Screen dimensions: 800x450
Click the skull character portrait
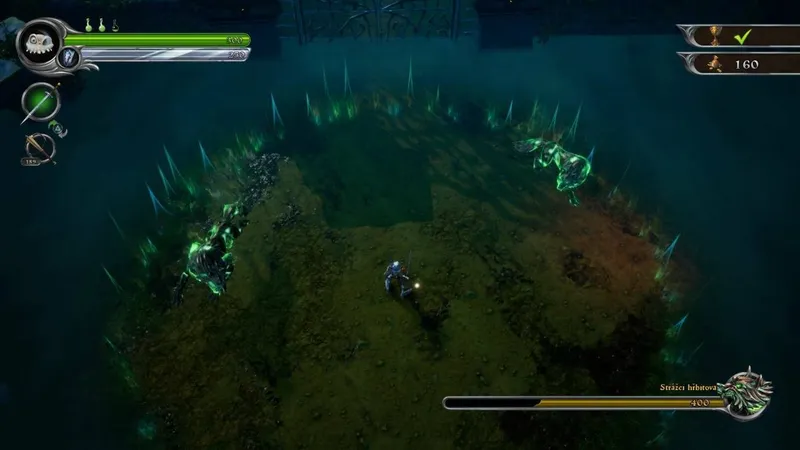pos(40,41)
